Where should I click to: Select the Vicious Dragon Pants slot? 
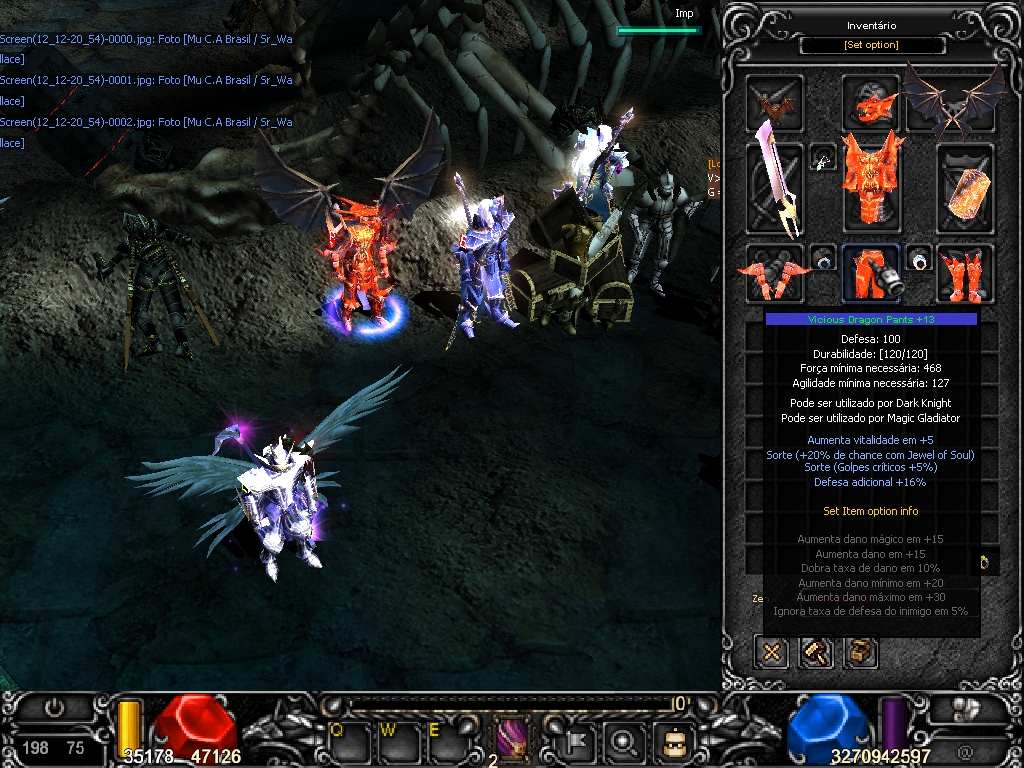870,273
